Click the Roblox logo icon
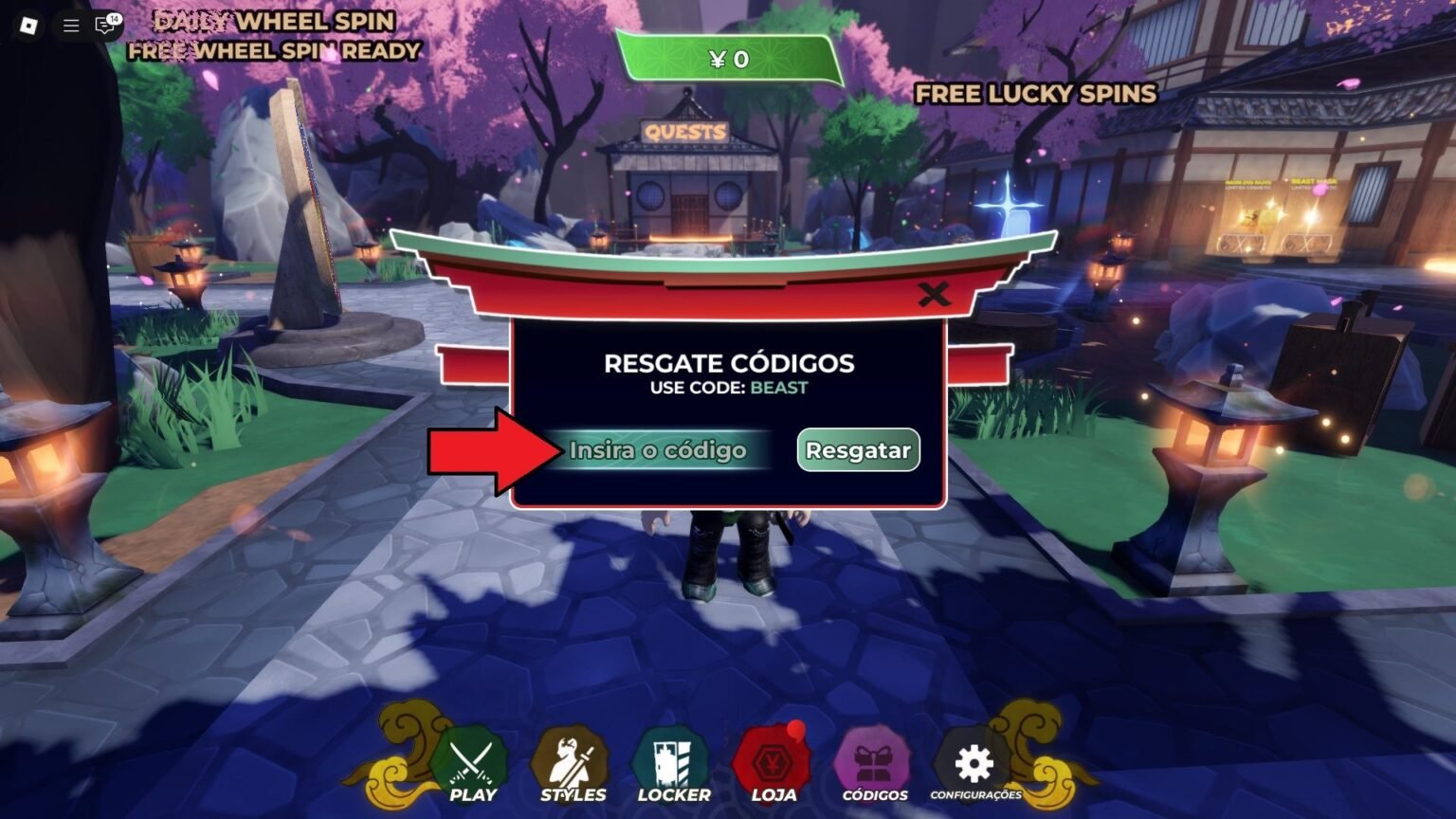Screen dimensions: 1456x819 [26, 26]
